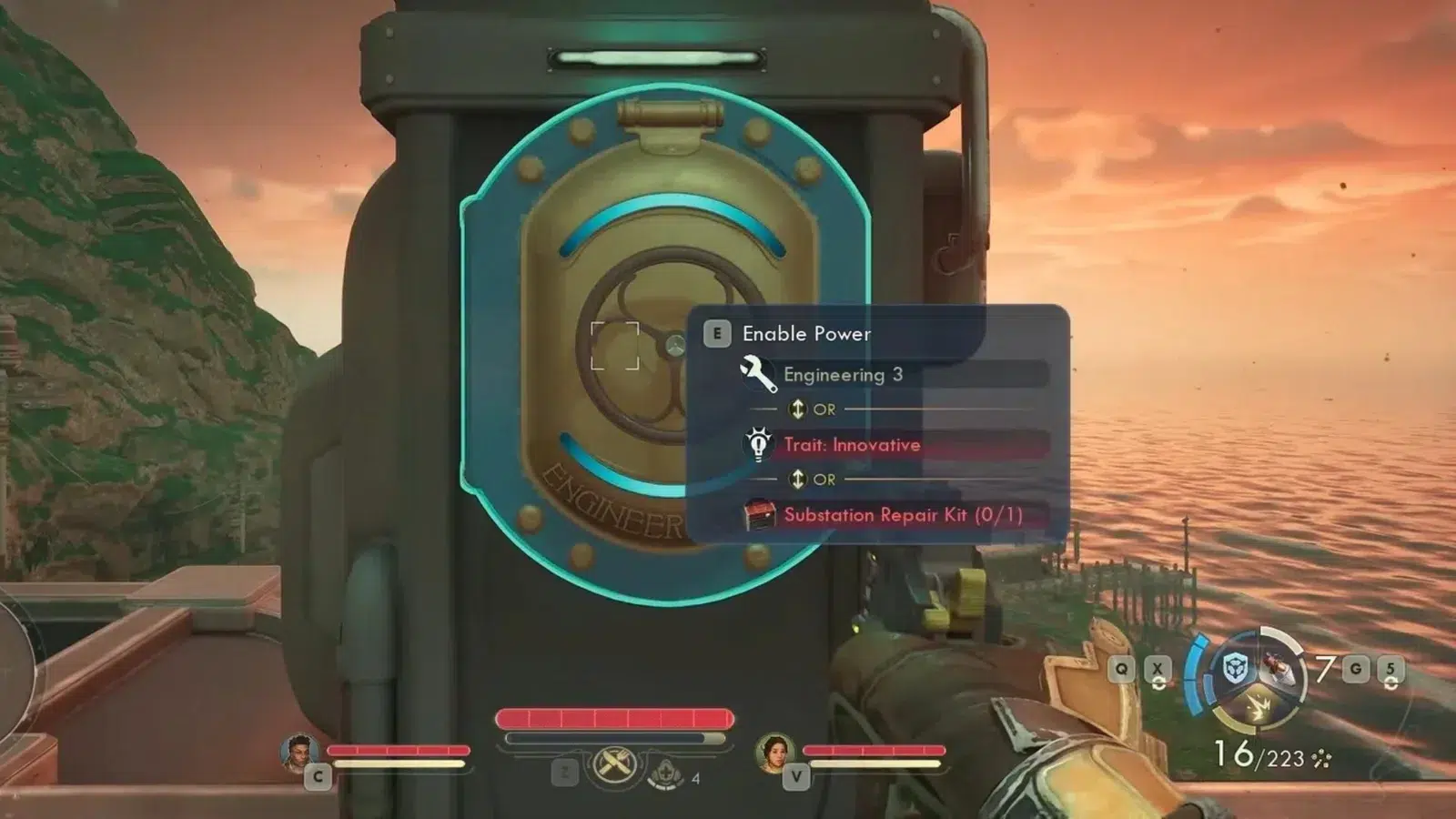Select the yellow burst ability segment
This screenshot has height=819, width=1456.
point(1259,707)
